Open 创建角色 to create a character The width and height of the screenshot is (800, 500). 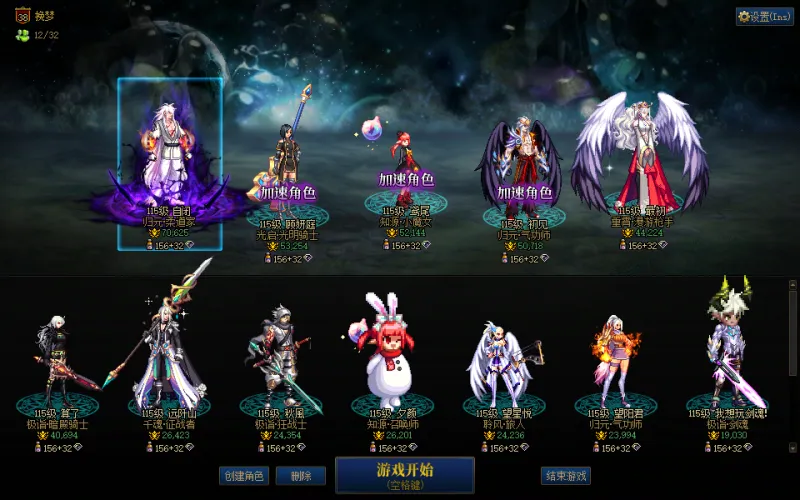point(243,476)
